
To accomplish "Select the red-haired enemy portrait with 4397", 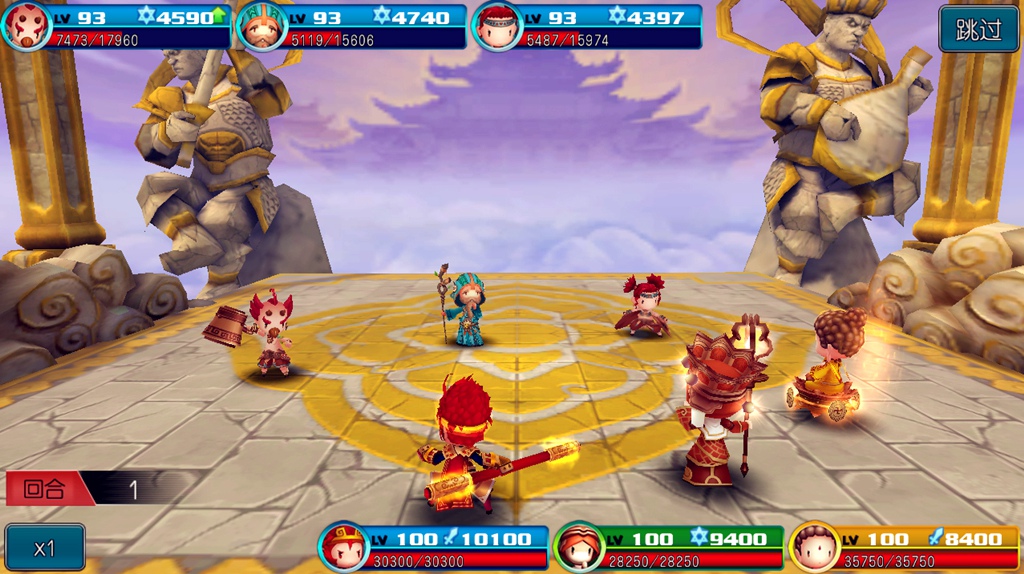I will coord(496,27).
